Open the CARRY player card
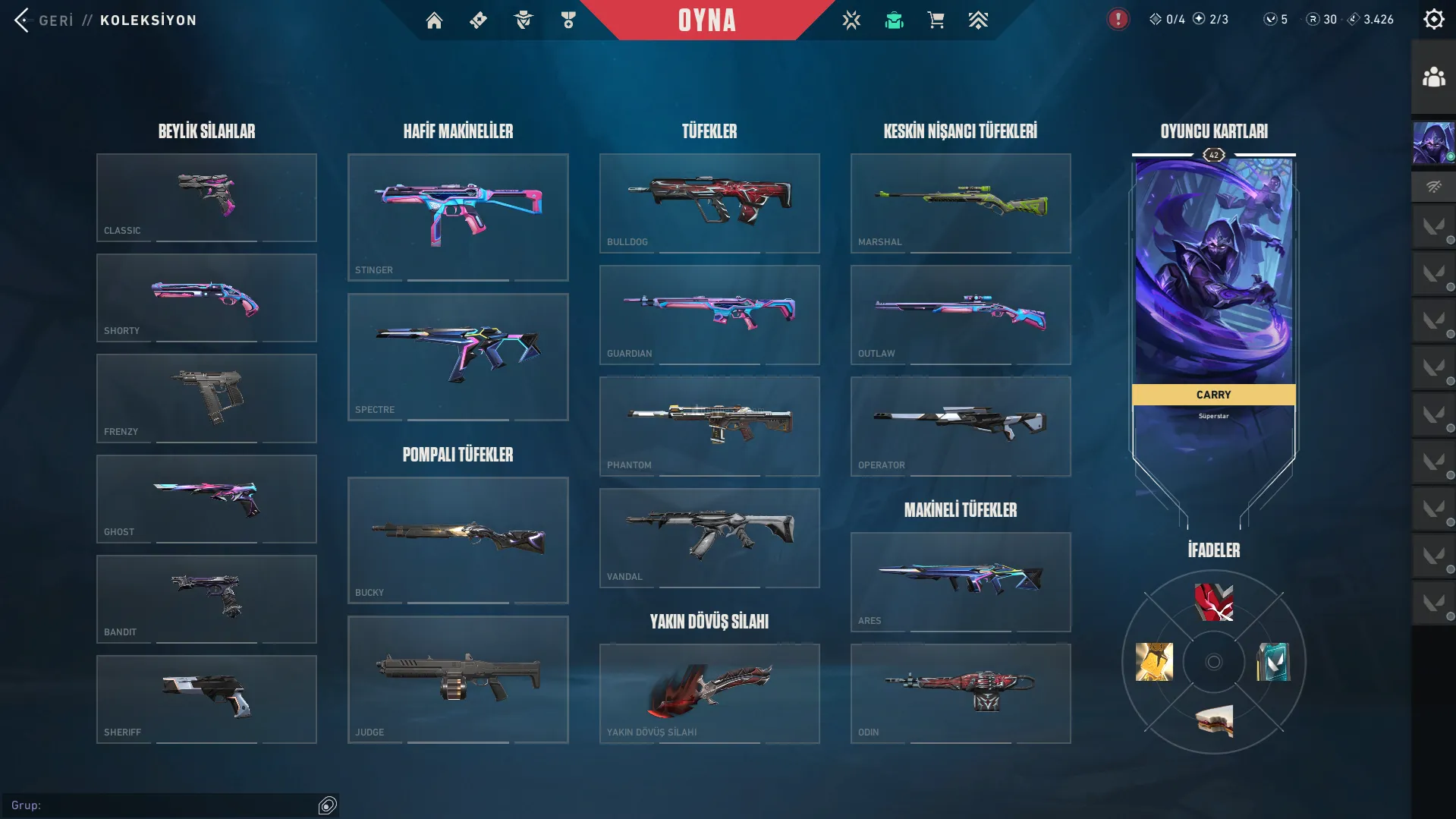 [1213, 304]
